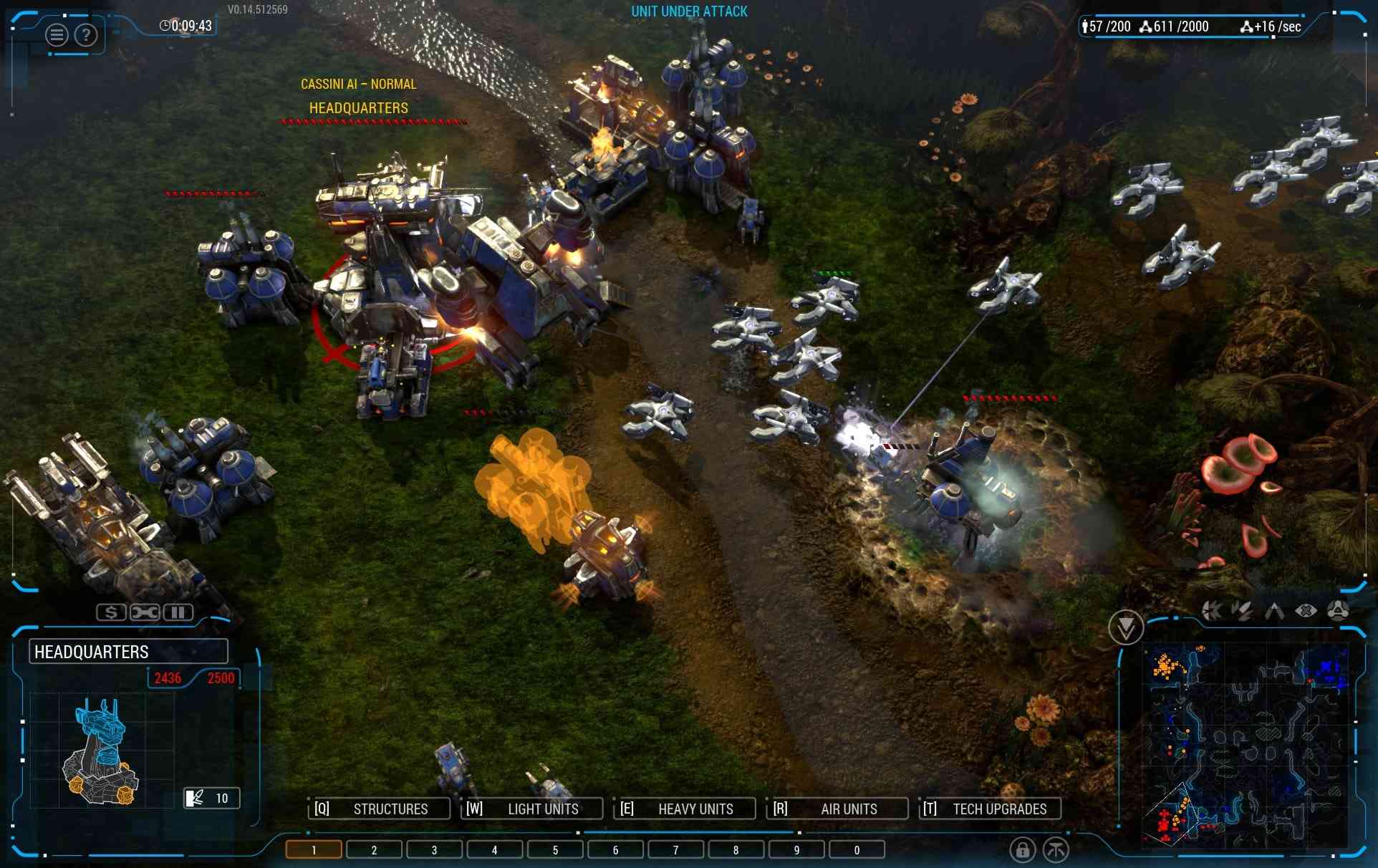
Task: Switch to the Light Units tab
Action: 532,809
